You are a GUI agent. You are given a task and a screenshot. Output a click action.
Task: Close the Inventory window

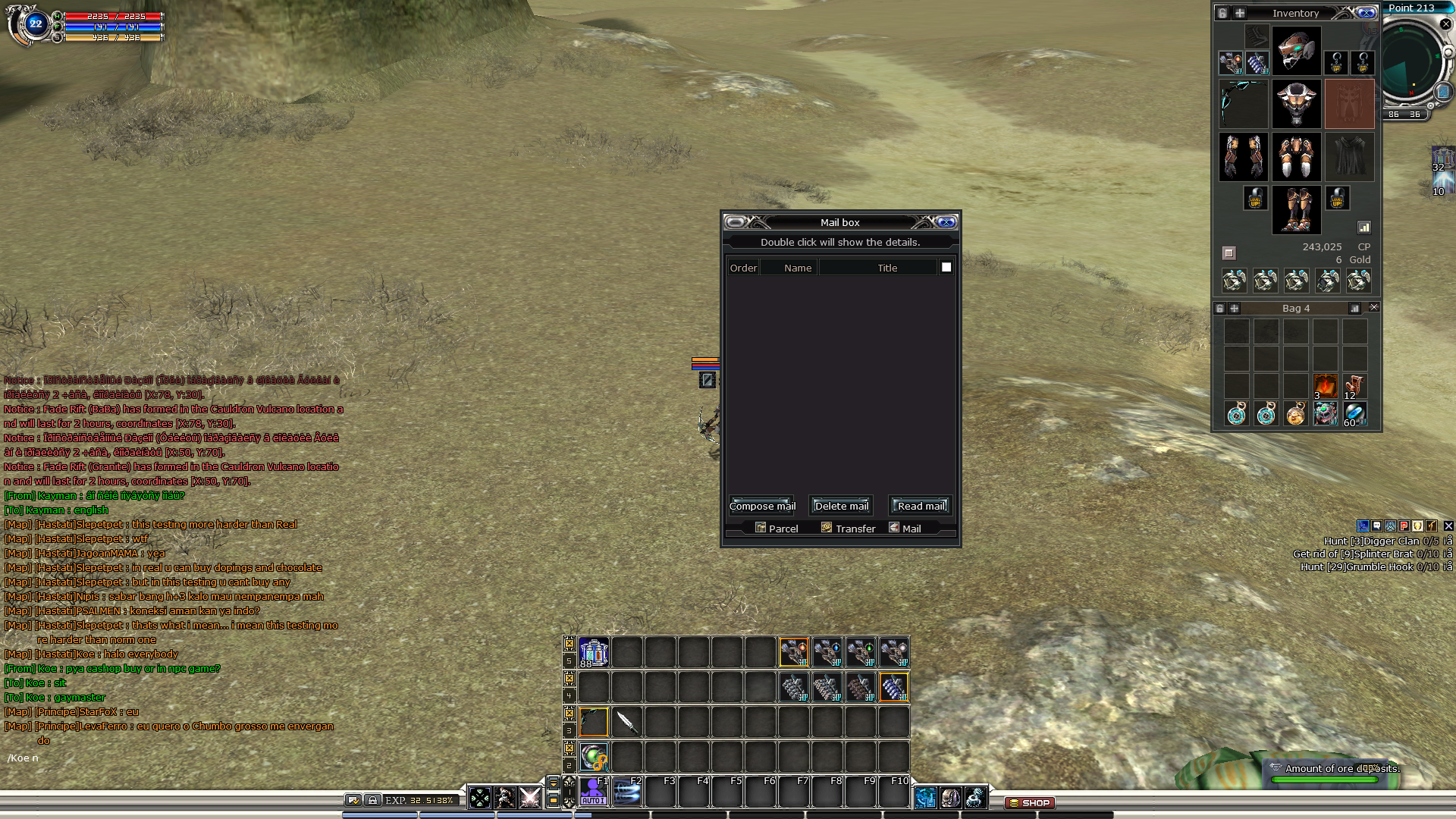pos(1366,13)
